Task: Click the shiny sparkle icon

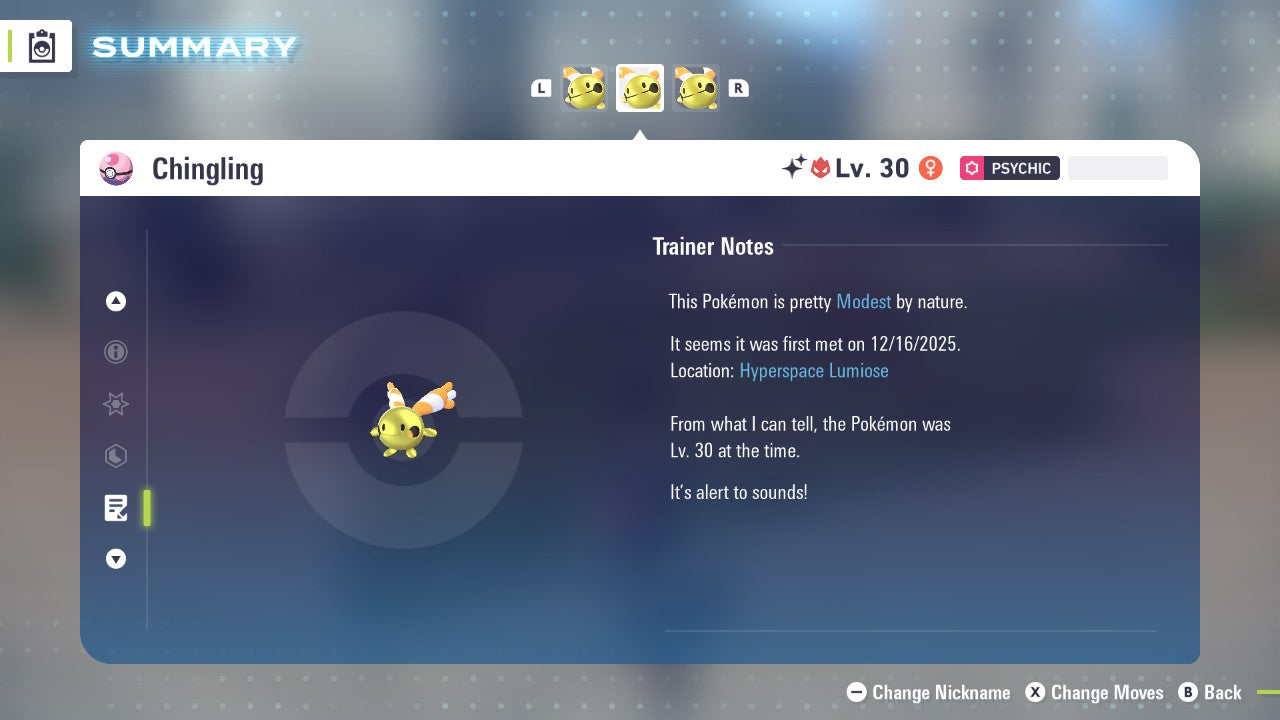Action: coord(793,168)
